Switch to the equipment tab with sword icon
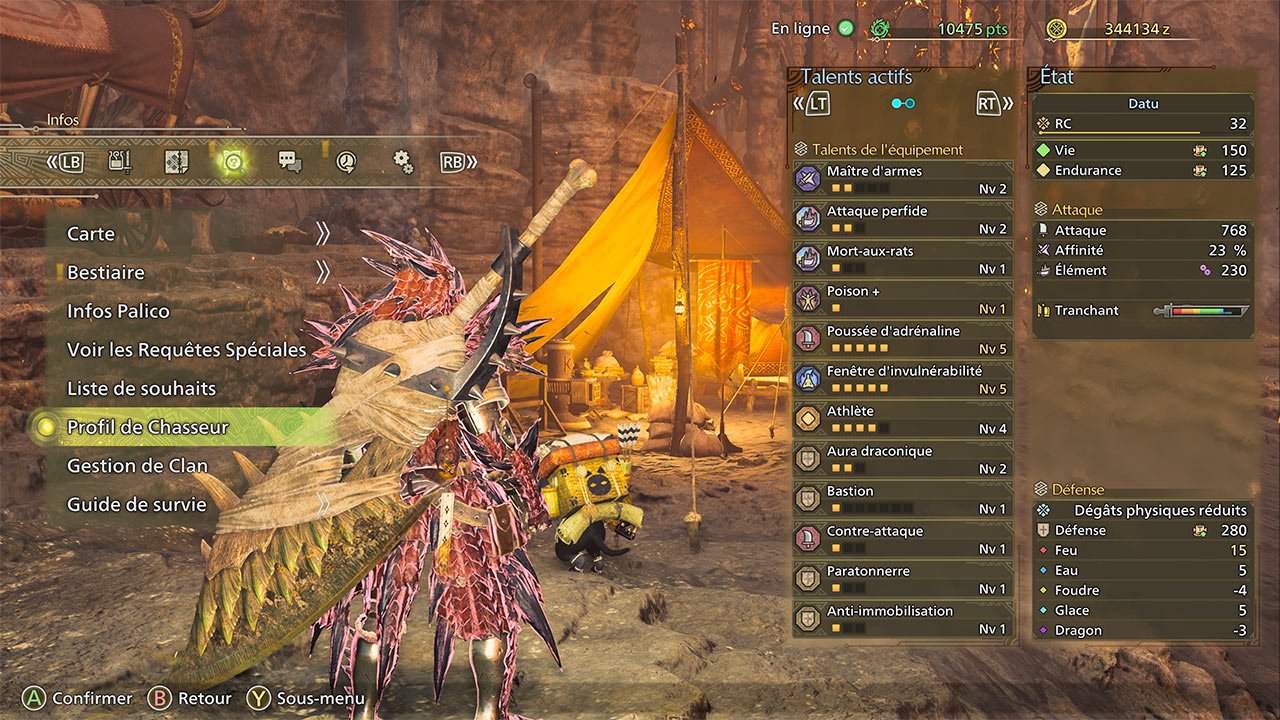1280x720 pixels. 120,162
